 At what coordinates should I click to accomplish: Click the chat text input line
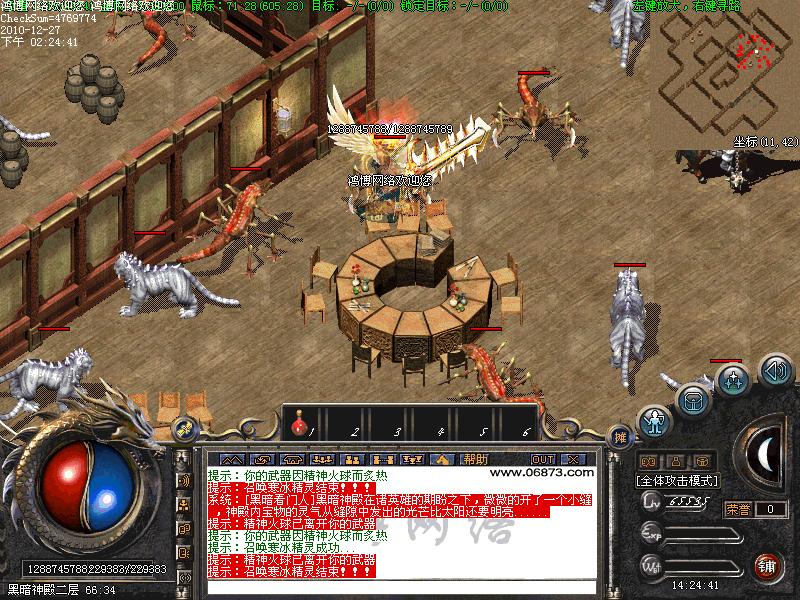tap(400, 590)
